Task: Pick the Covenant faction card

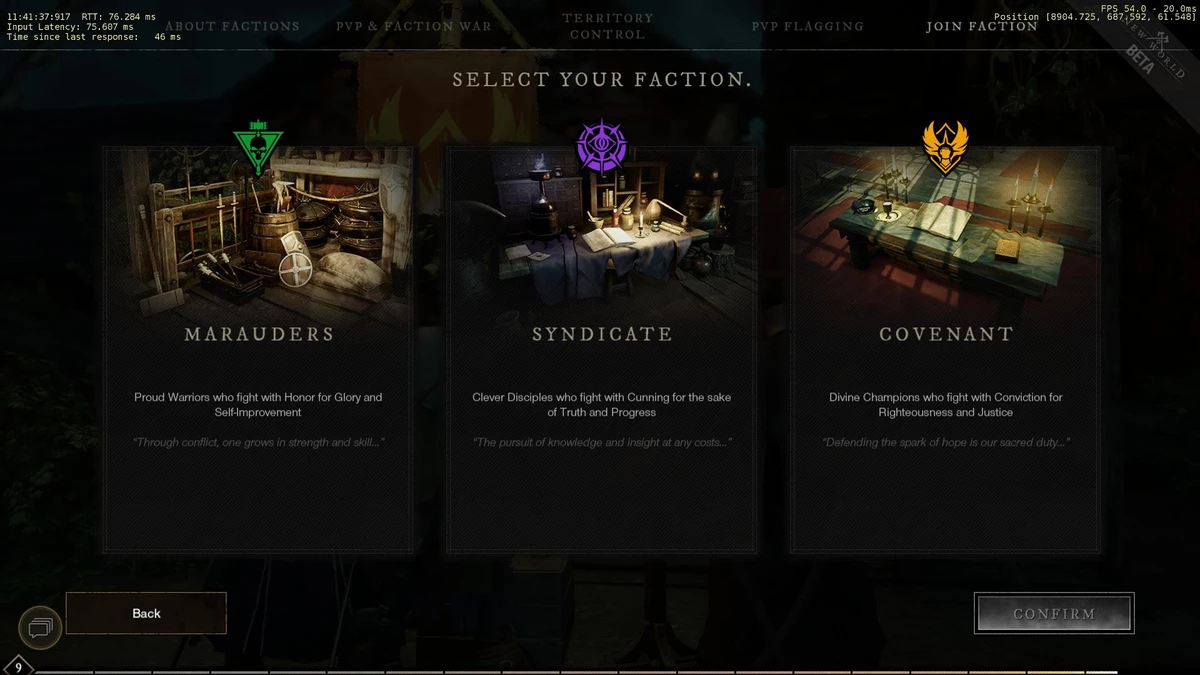Action: [946, 350]
